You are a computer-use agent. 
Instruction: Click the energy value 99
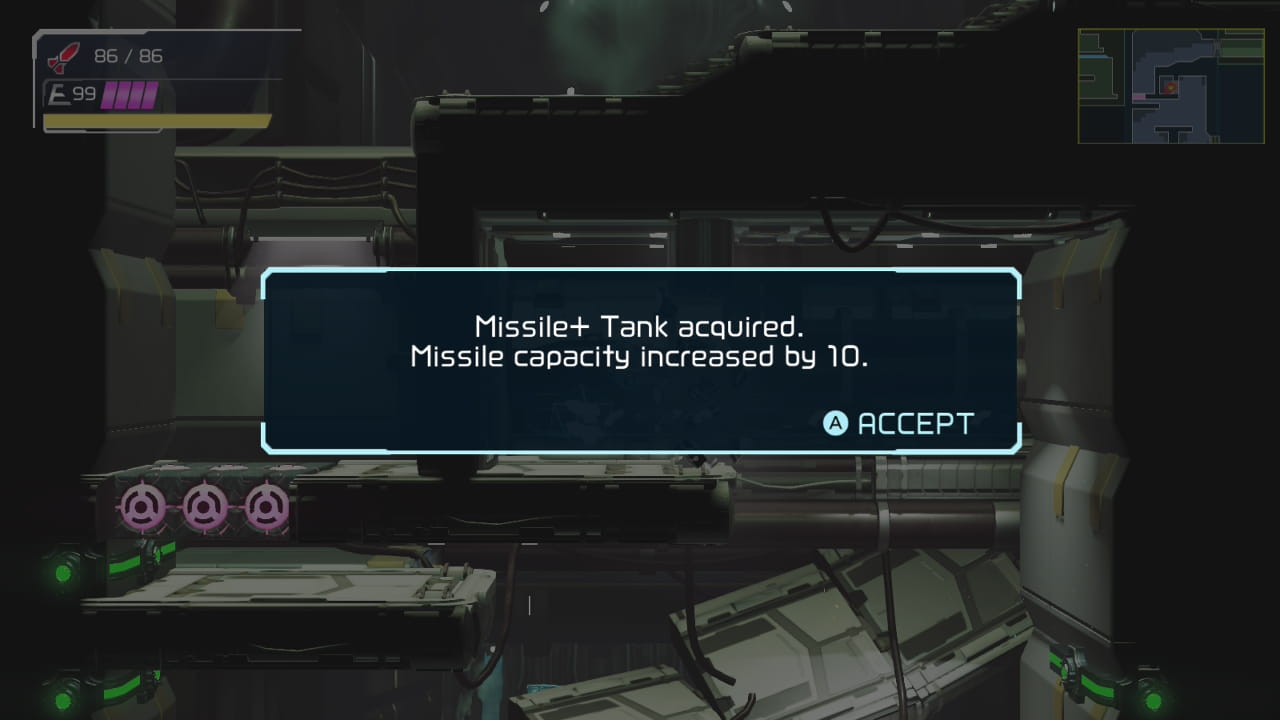pyautogui.click(x=82, y=92)
